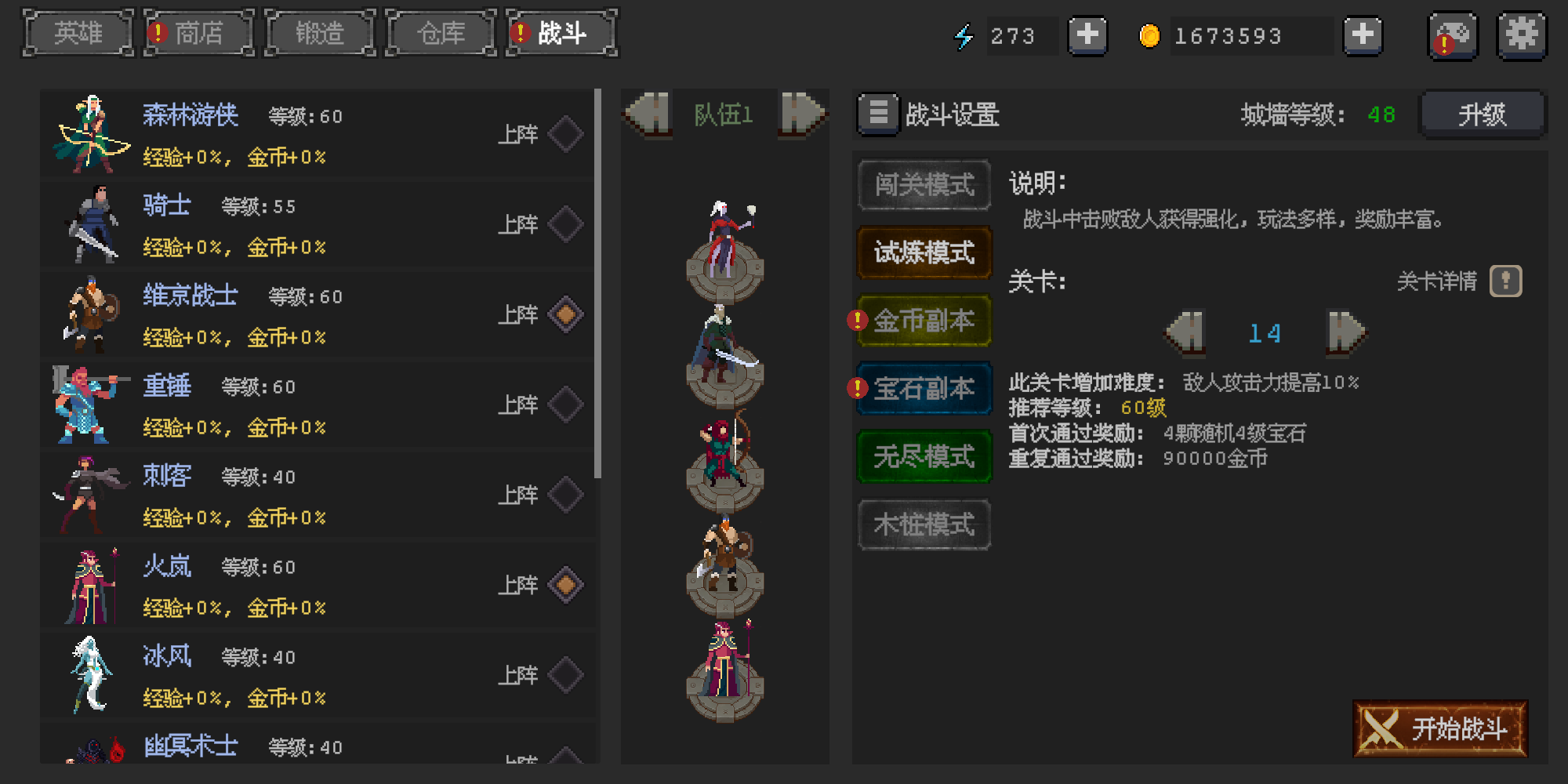Image resolution: width=1568 pixels, height=784 pixels.
Task: Click the plus icon beside the gold amount
Action: click(1363, 35)
